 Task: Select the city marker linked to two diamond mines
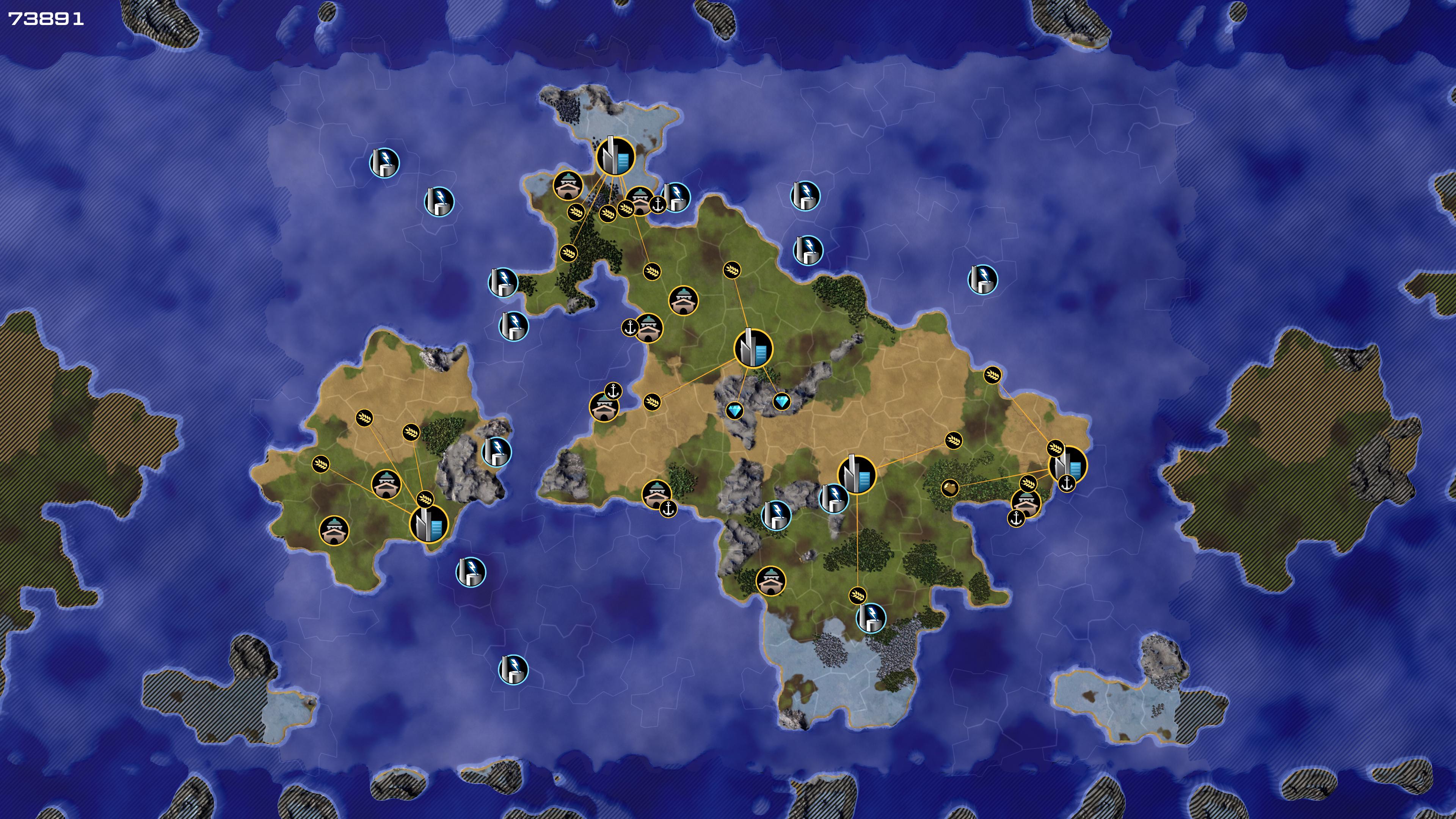753,348
